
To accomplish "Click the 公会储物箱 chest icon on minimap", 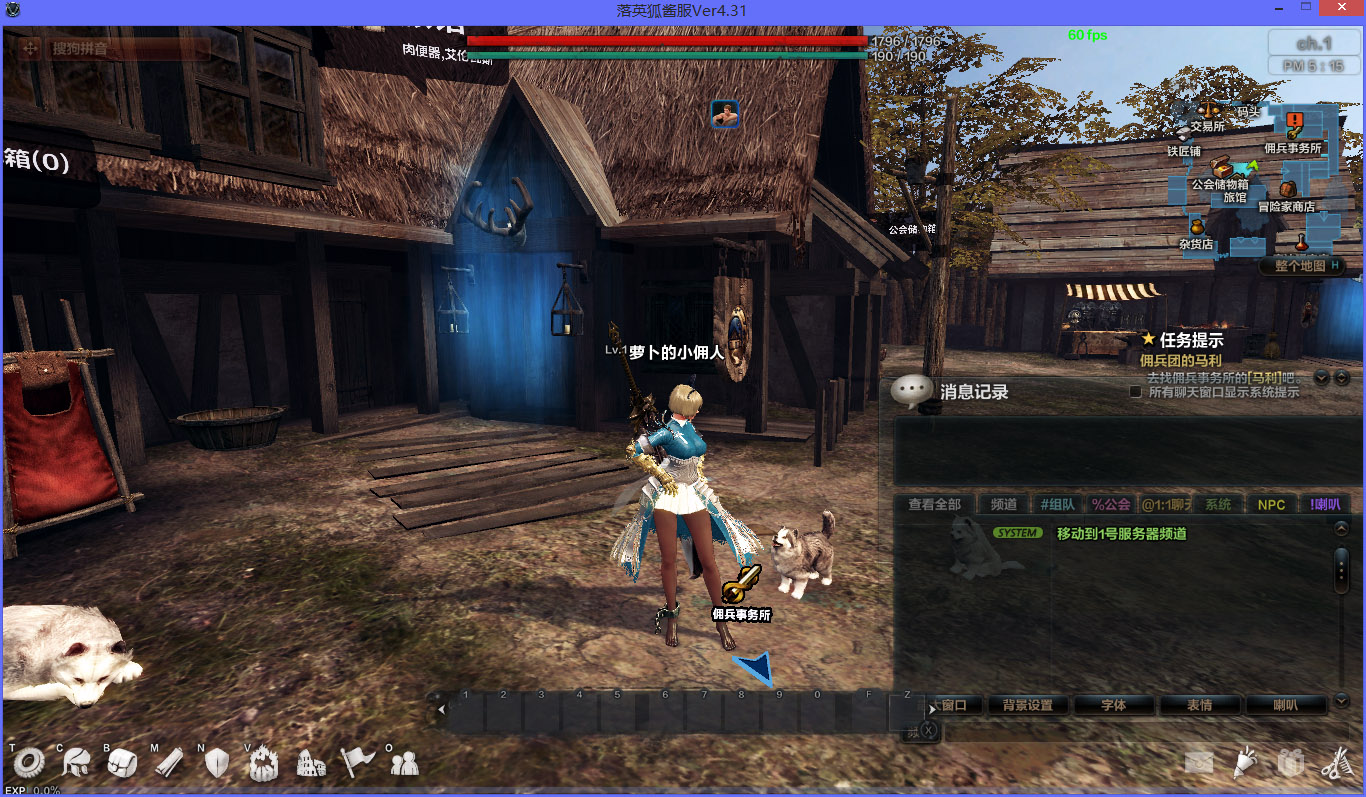I will click(x=1221, y=167).
